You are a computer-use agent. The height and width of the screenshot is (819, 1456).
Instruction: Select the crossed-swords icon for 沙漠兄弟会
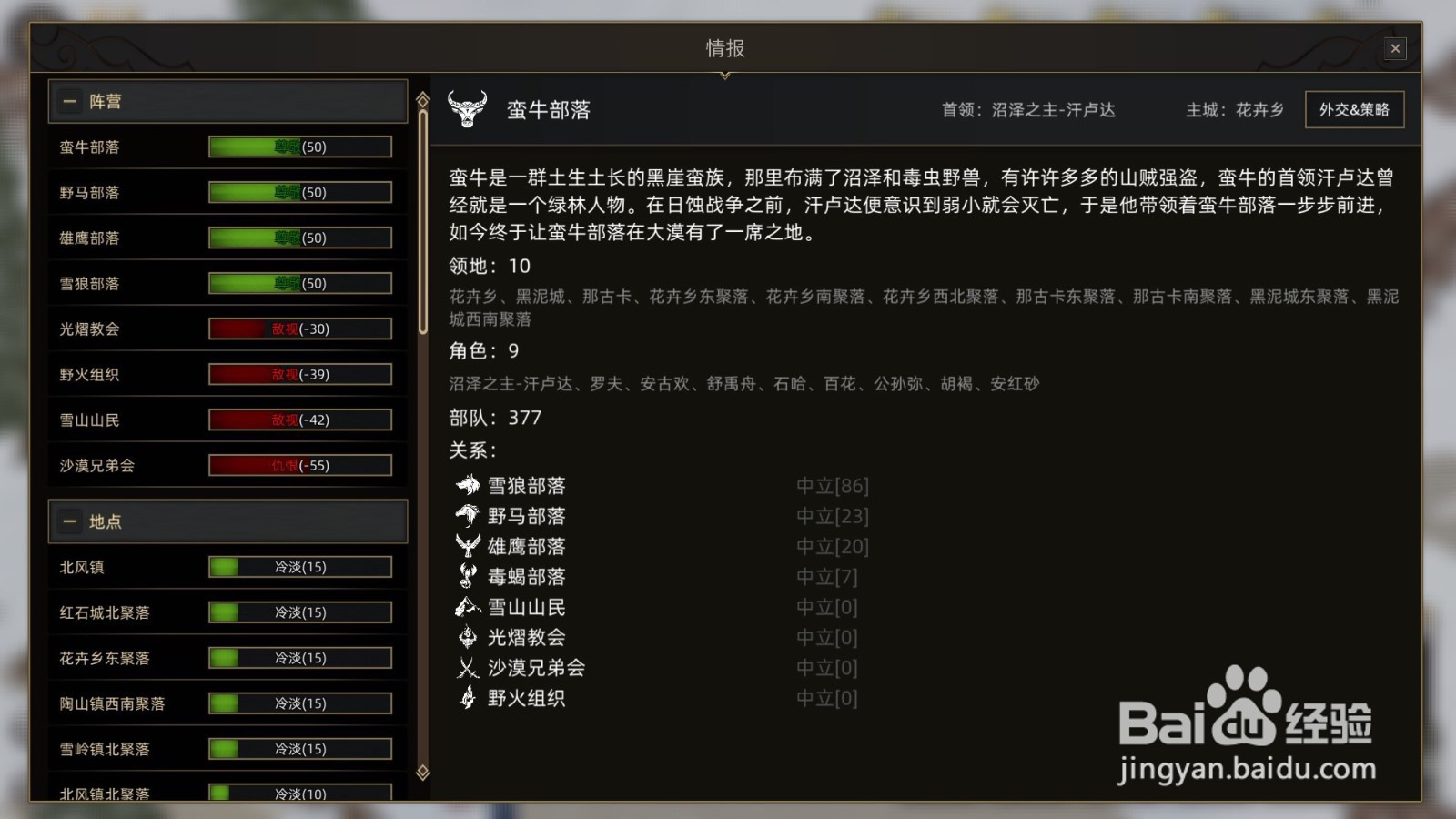tap(467, 668)
